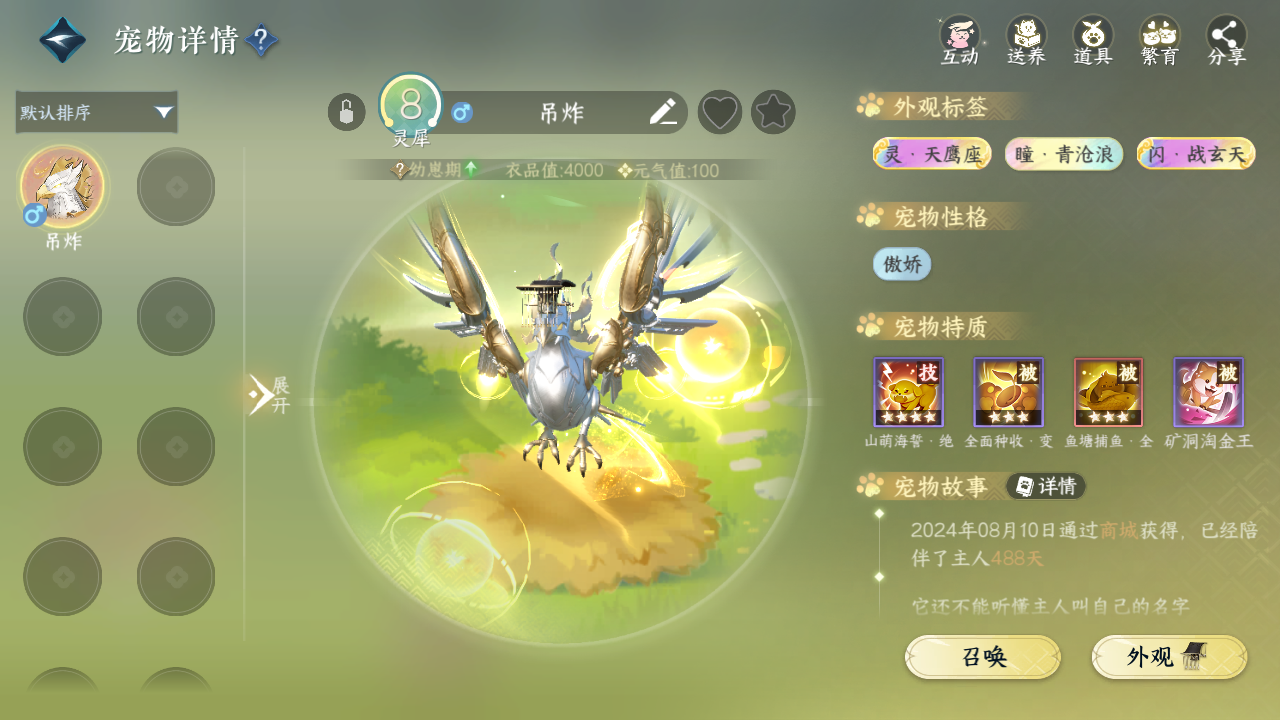Open the pet details help question mark
1280x720 pixels.
coord(261,40)
